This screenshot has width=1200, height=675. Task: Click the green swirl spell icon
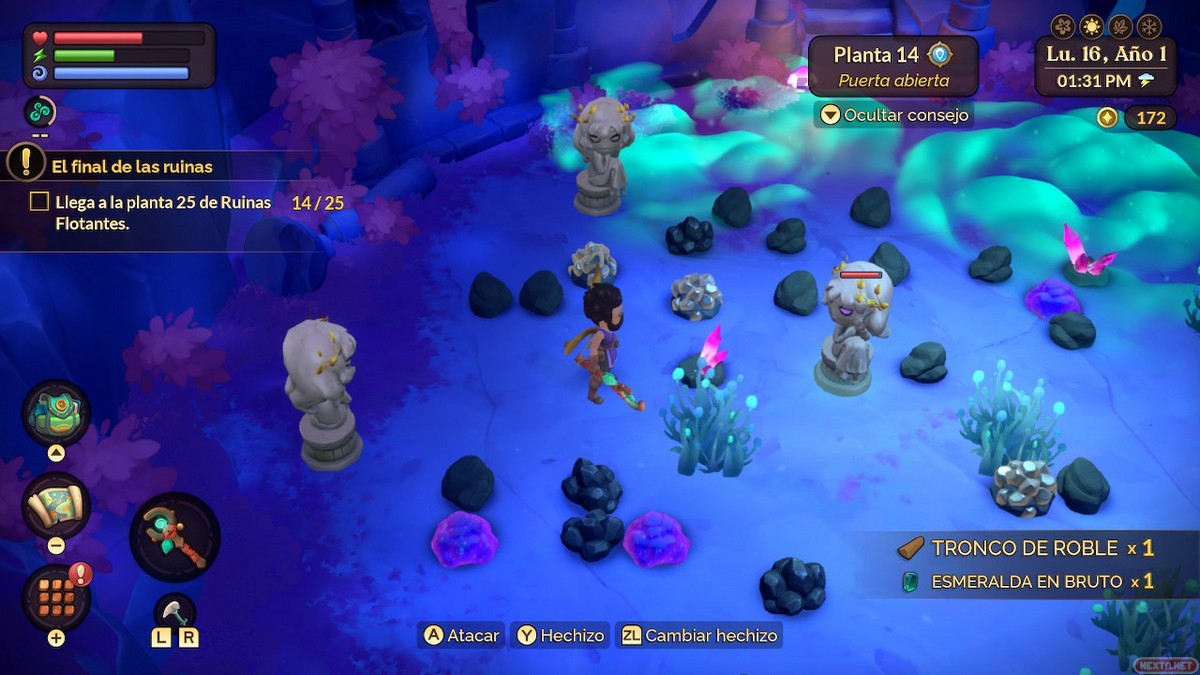[x=40, y=112]
